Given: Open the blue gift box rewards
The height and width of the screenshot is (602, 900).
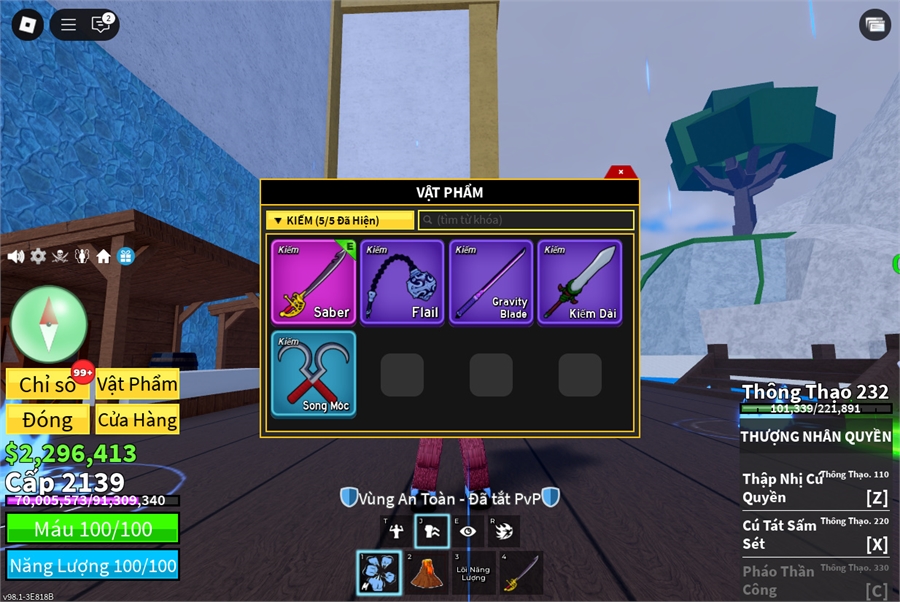Looking at the screenshot, I should pos(126,257).
